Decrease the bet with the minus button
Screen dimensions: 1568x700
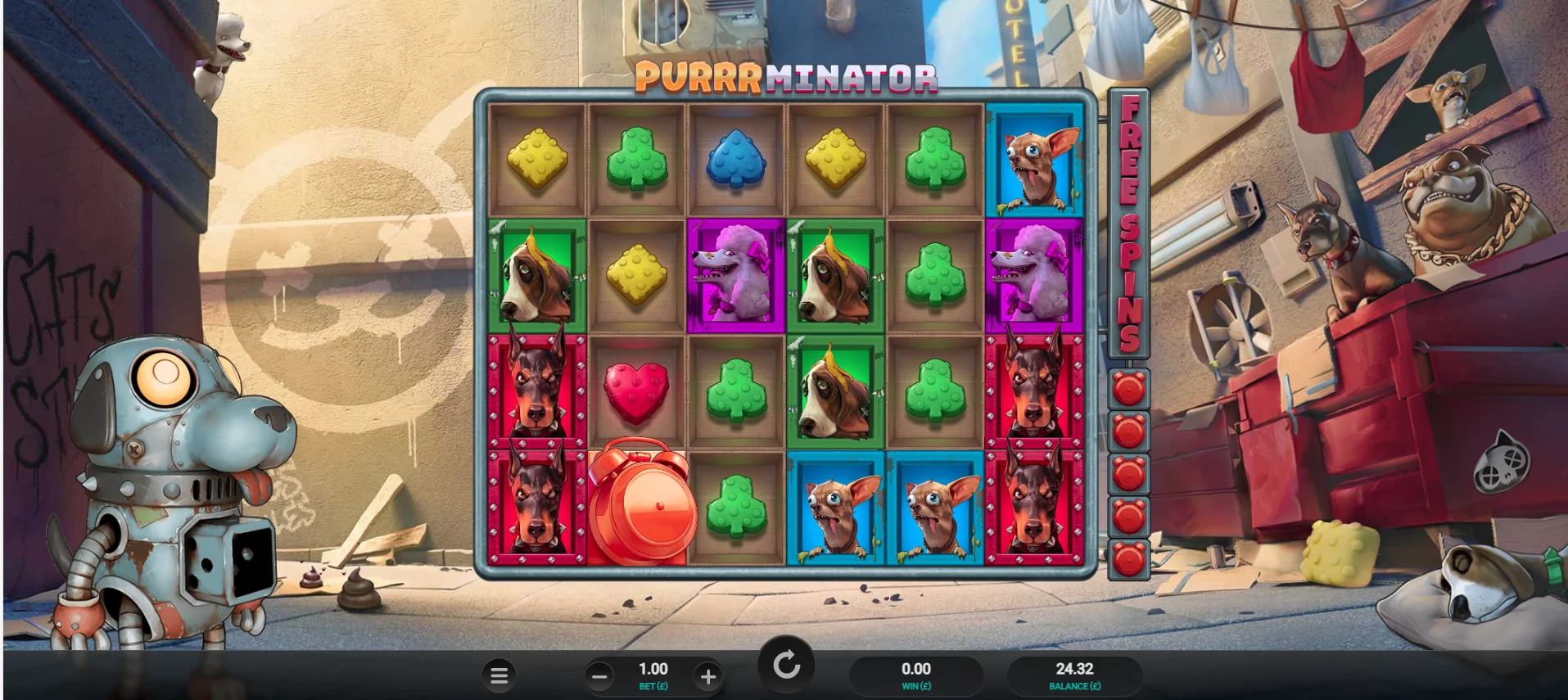pos(600,675)
